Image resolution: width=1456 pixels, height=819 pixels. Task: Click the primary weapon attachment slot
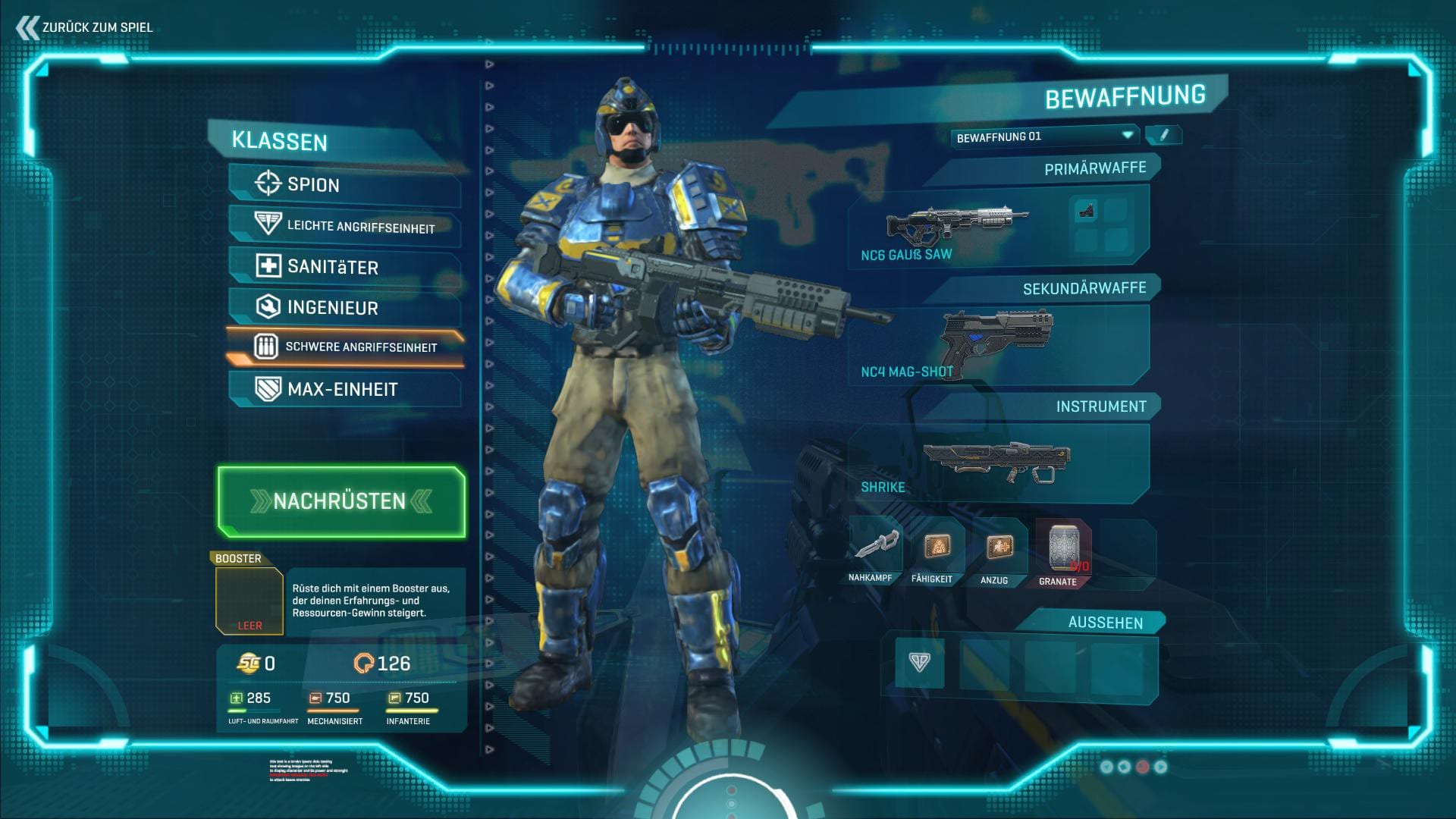[1087, 212]
